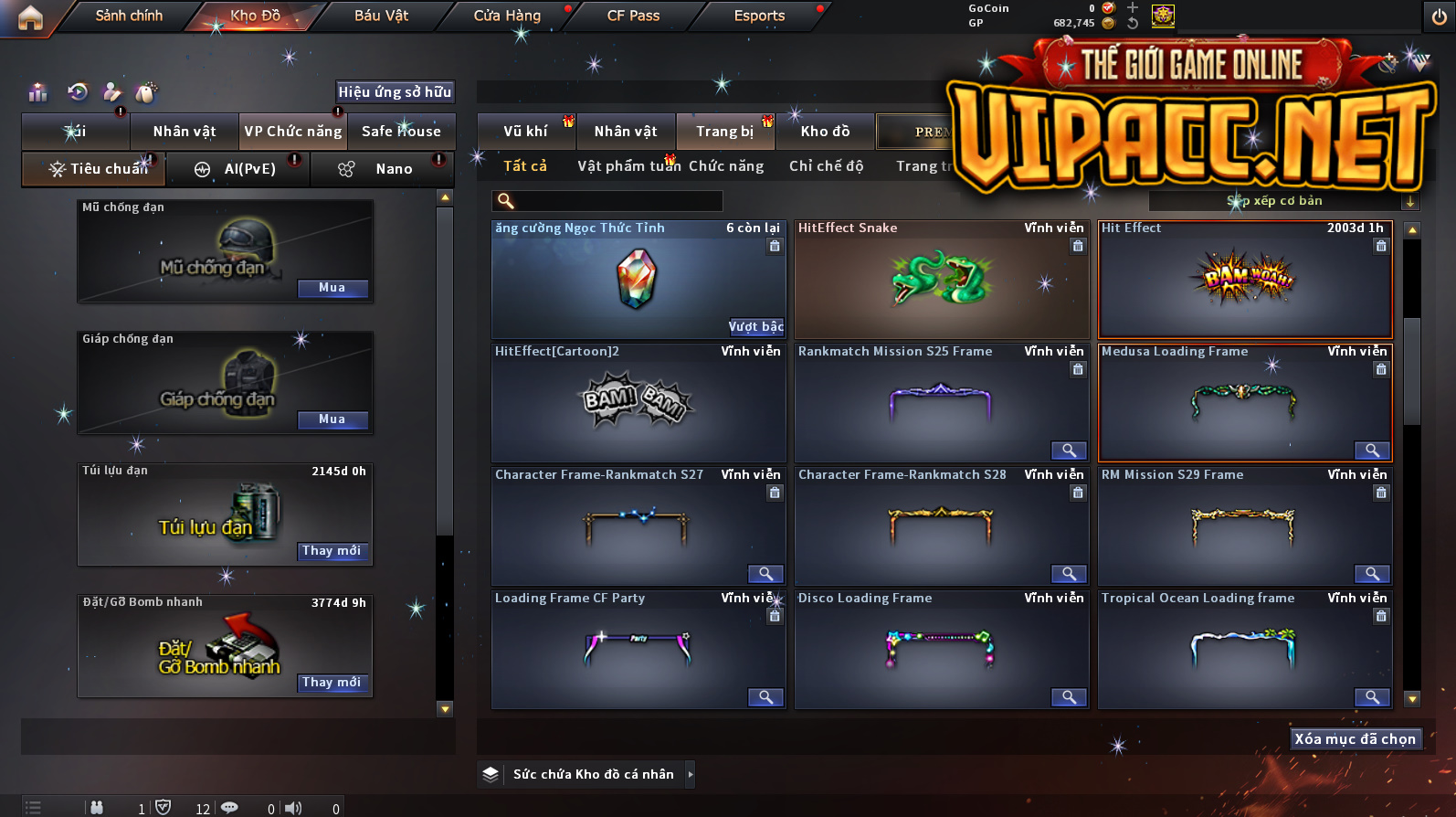Click the Vượt bậc upgrade button
This screenshot has height=817, width=1456.
click(755, 326)
